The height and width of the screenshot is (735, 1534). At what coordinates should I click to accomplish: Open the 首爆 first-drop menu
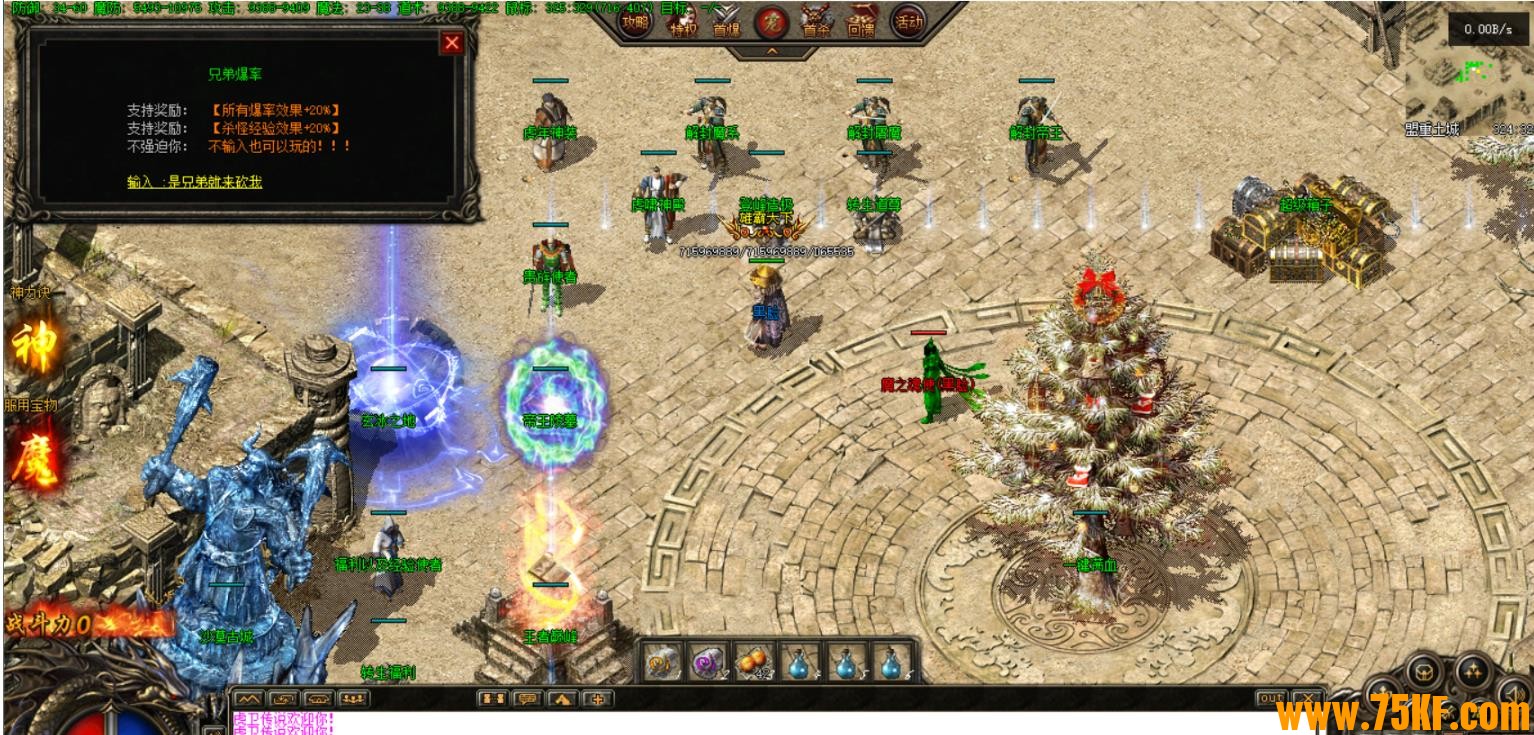point(727,22)
